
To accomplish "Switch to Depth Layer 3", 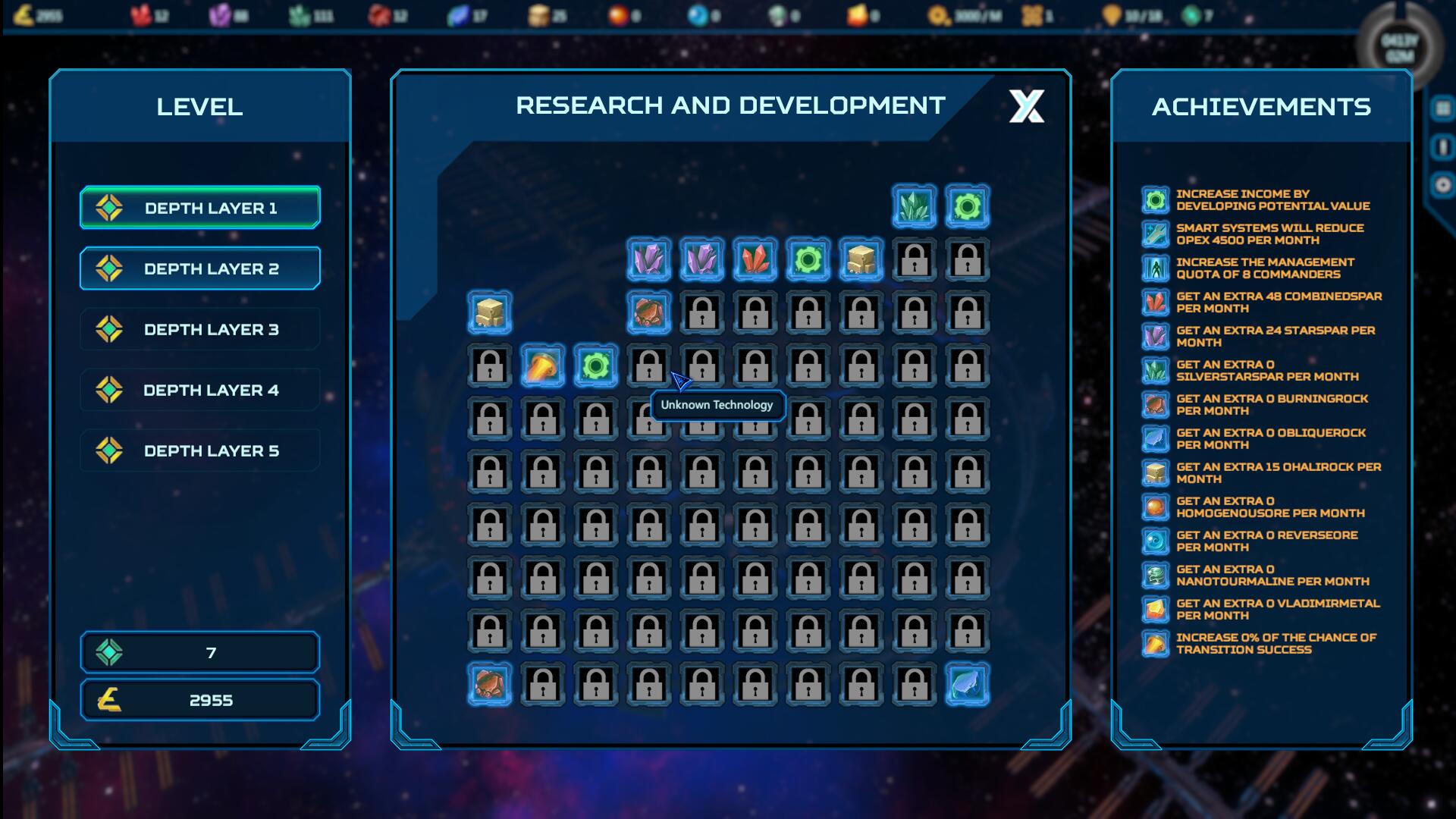I will pyautogui.click(x=199, y=328).
